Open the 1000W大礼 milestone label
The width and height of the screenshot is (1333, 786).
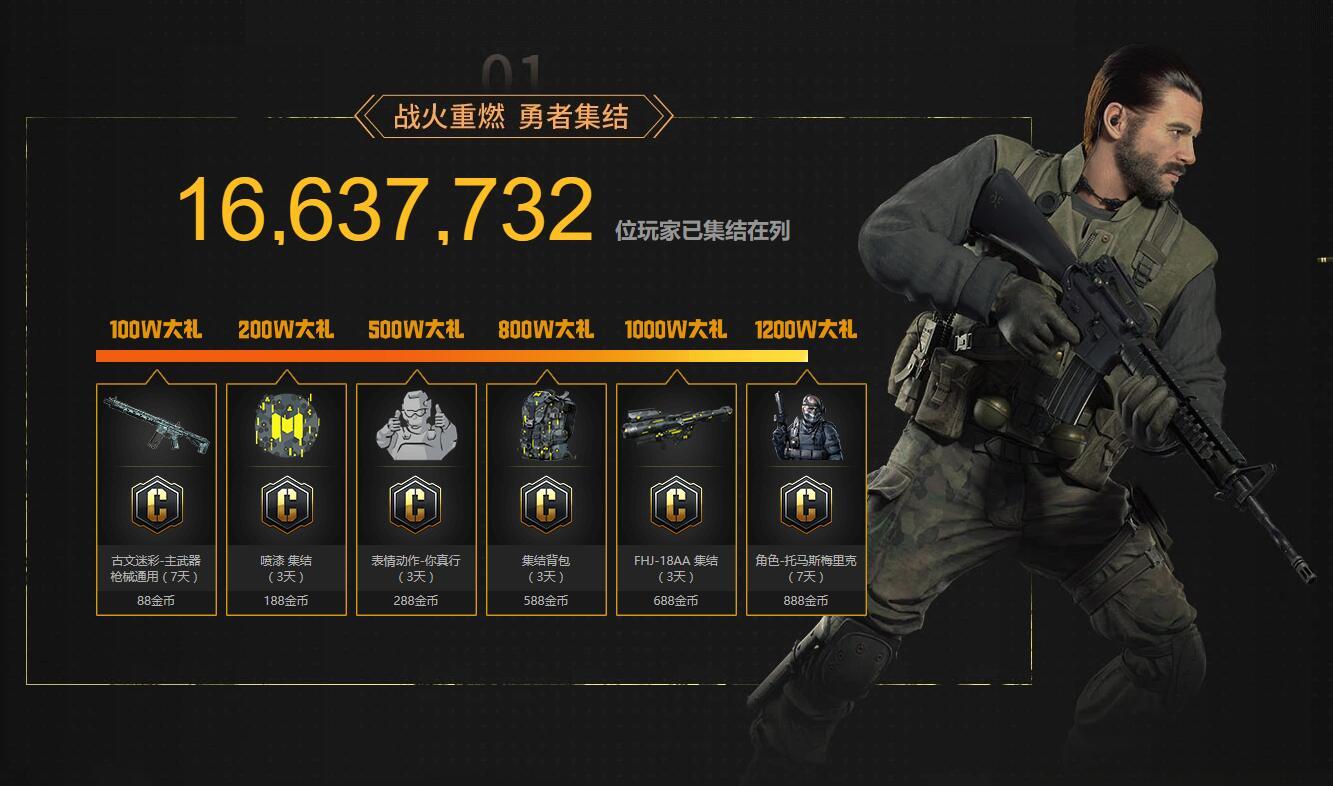676,330
